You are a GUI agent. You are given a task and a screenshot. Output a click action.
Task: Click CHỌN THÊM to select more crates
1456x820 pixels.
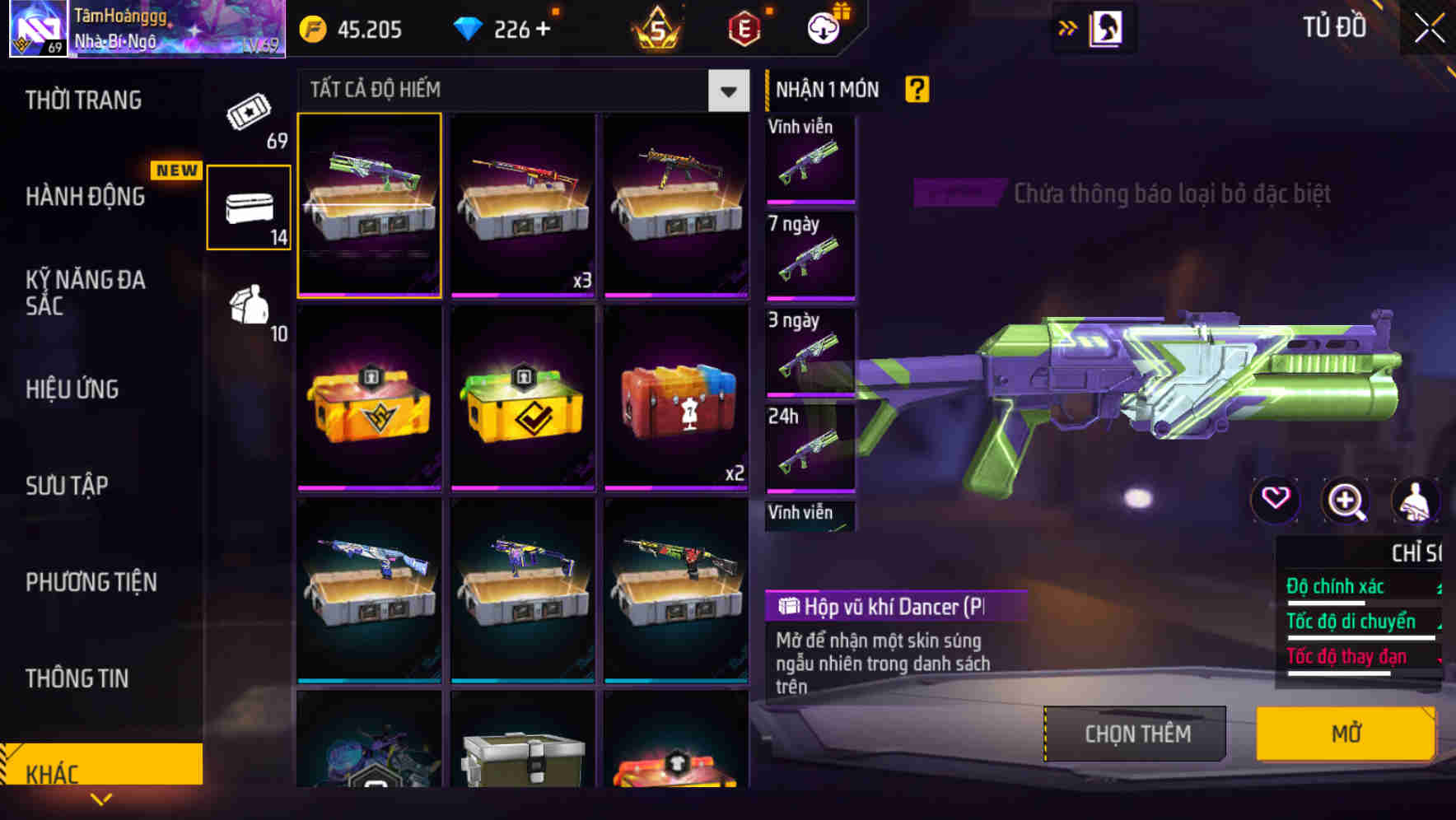coord(1136,733)
